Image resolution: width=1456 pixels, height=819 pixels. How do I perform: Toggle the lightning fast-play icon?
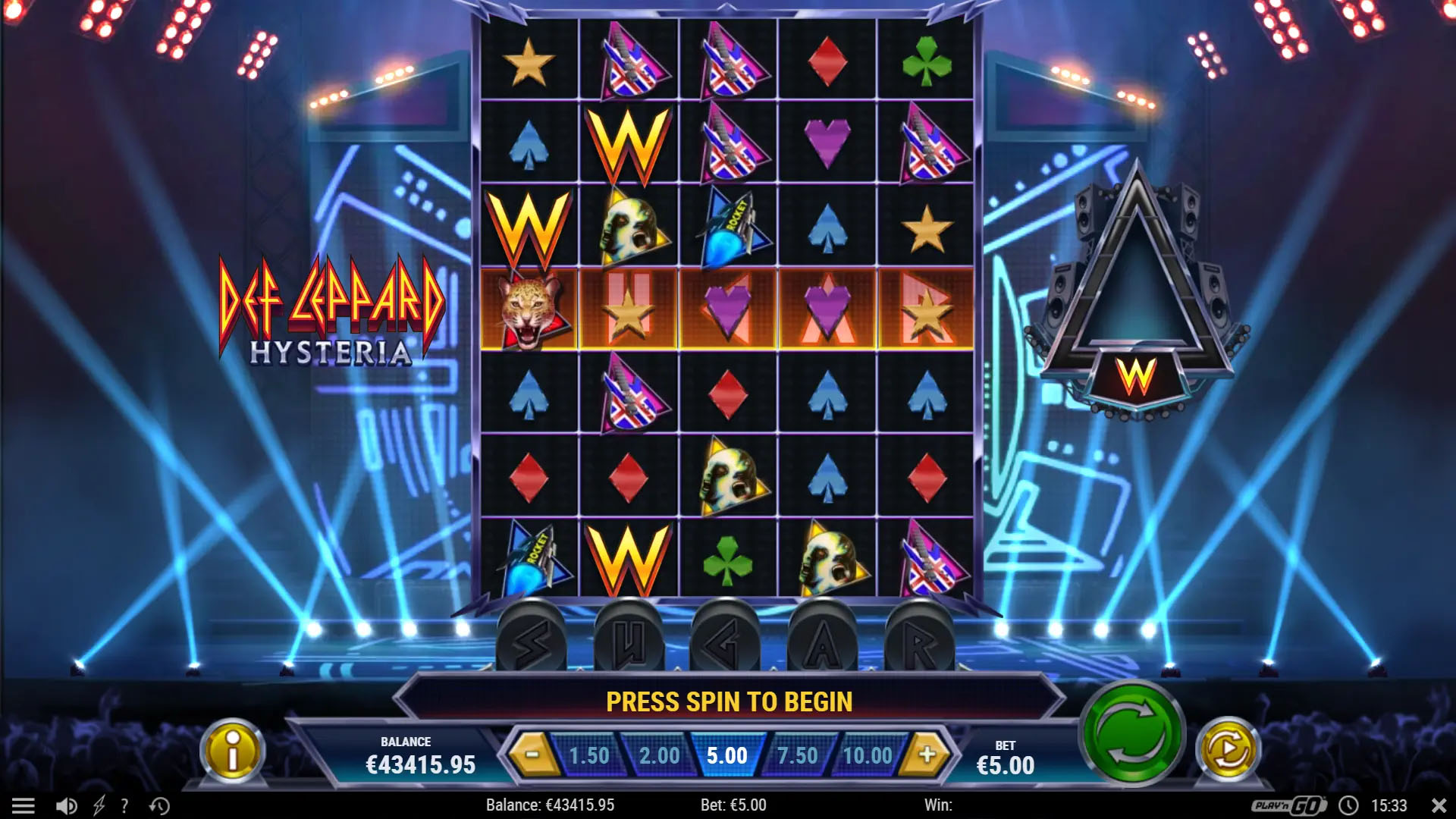coord(99,805)
